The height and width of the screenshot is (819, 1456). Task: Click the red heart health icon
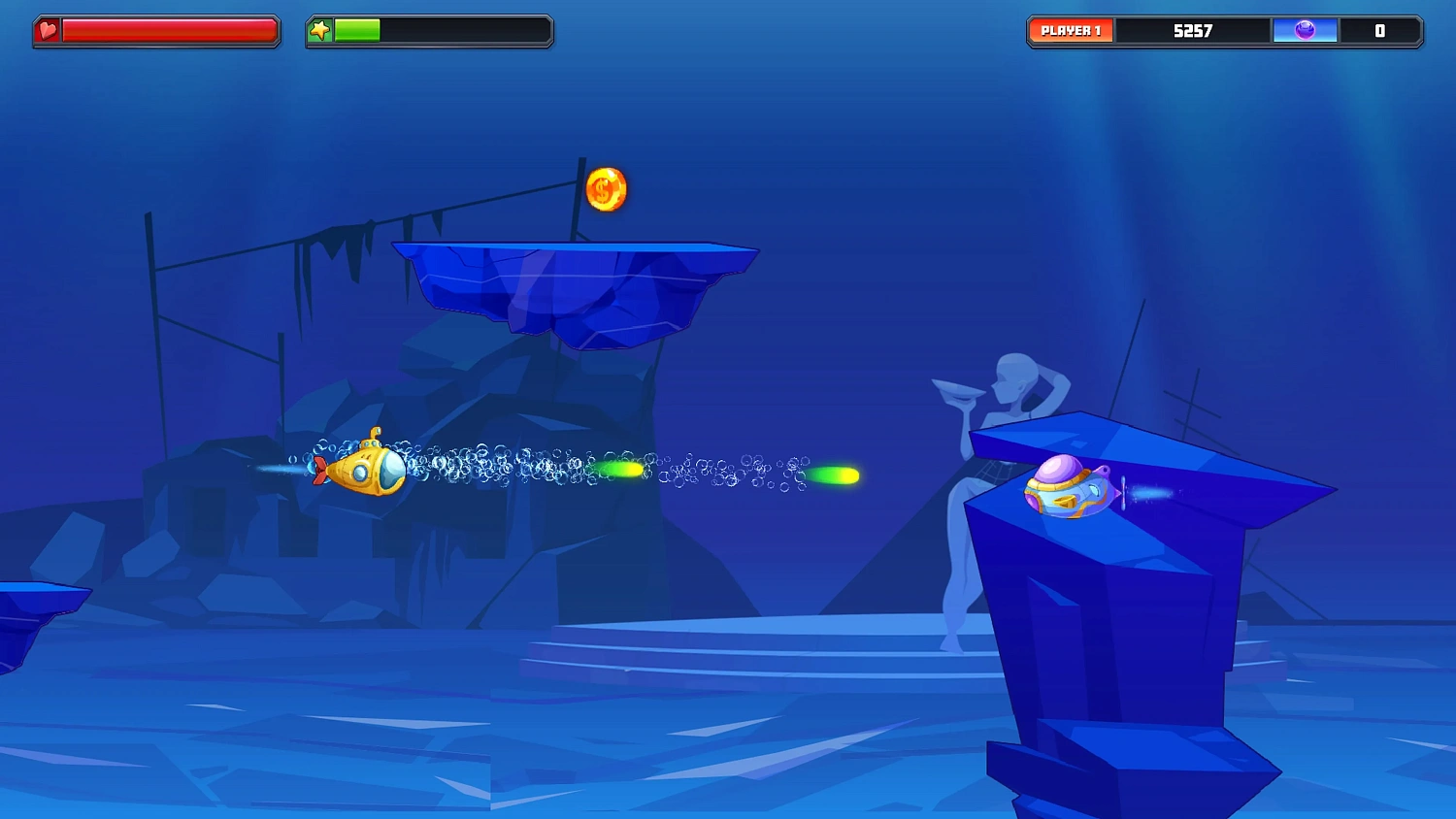point(47,29)
